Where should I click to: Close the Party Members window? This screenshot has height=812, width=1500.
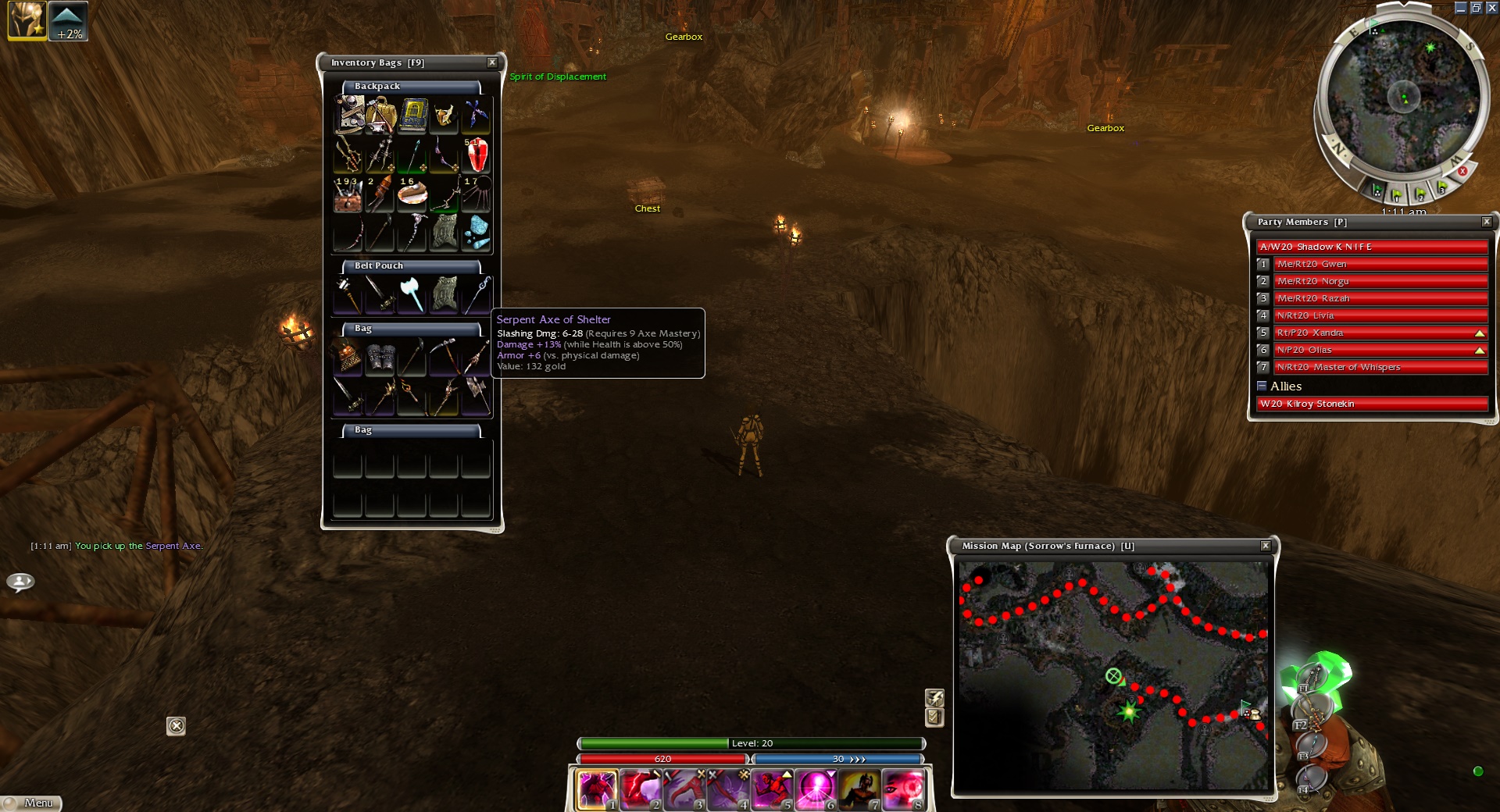click(1487, 222)
